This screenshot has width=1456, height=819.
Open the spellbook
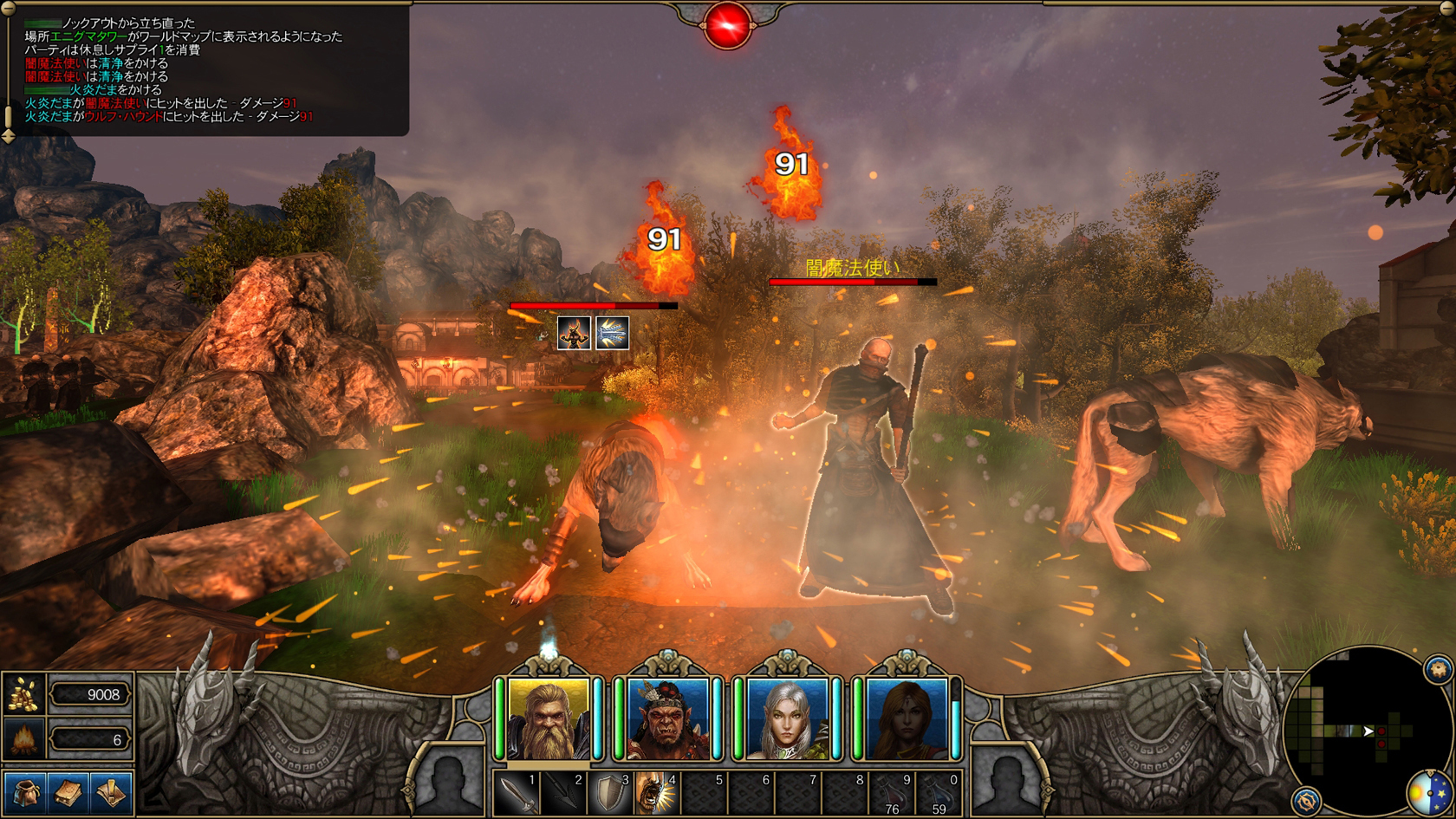click(x=68, y=792)
